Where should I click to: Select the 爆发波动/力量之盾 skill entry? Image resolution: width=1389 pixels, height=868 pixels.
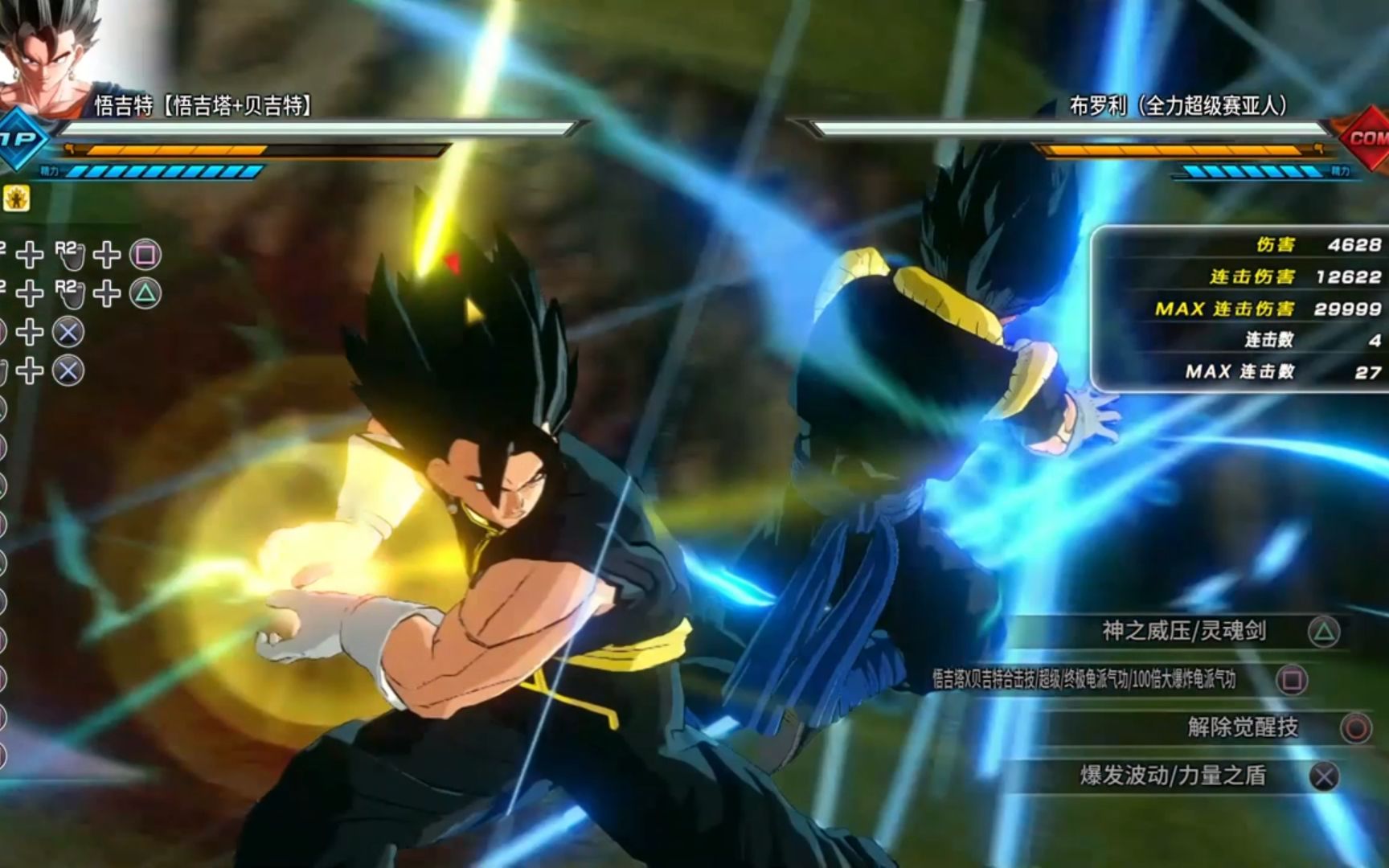(x=1173, y=776)
